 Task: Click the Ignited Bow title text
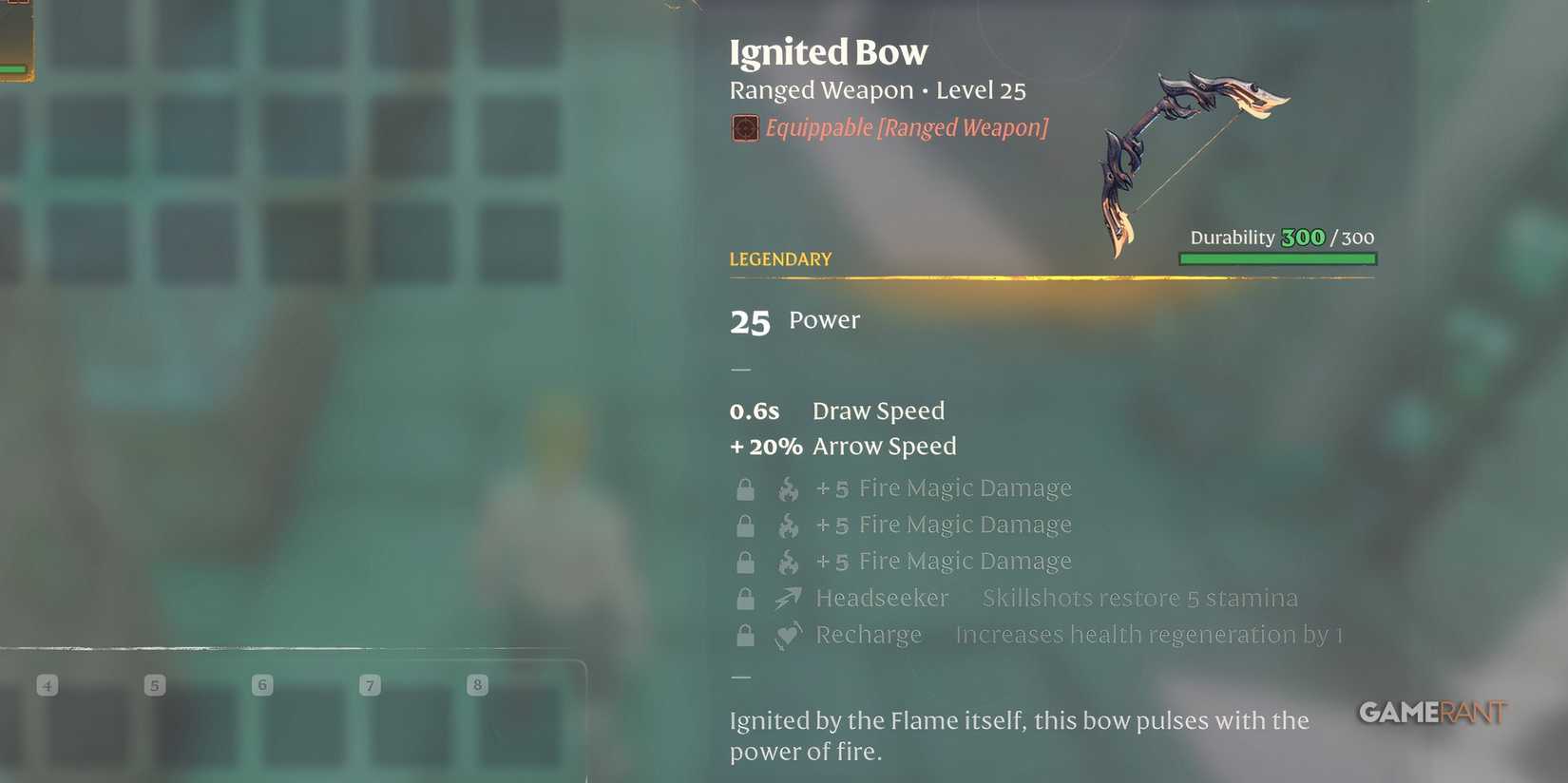click(828, 52)
